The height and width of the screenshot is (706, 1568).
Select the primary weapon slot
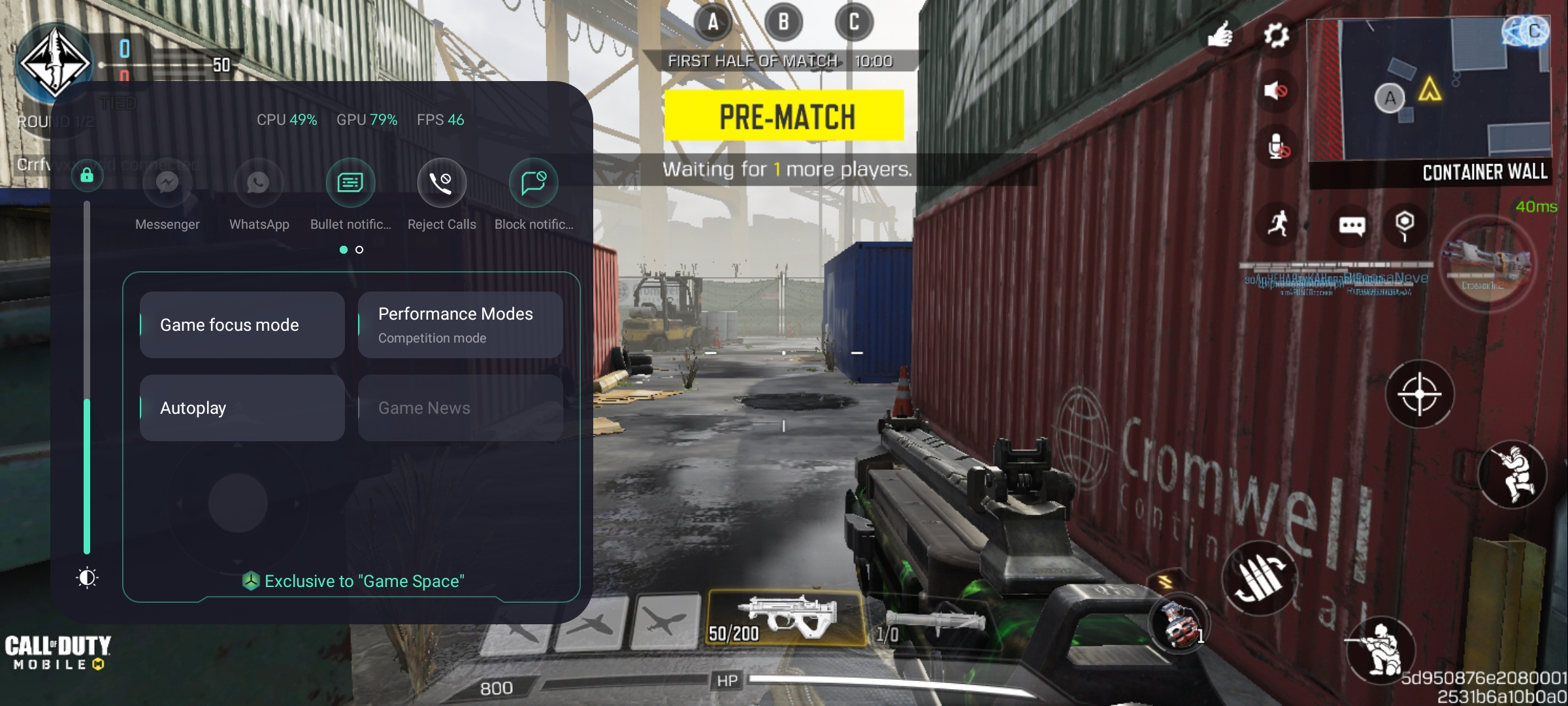click(x=786, y=618)
